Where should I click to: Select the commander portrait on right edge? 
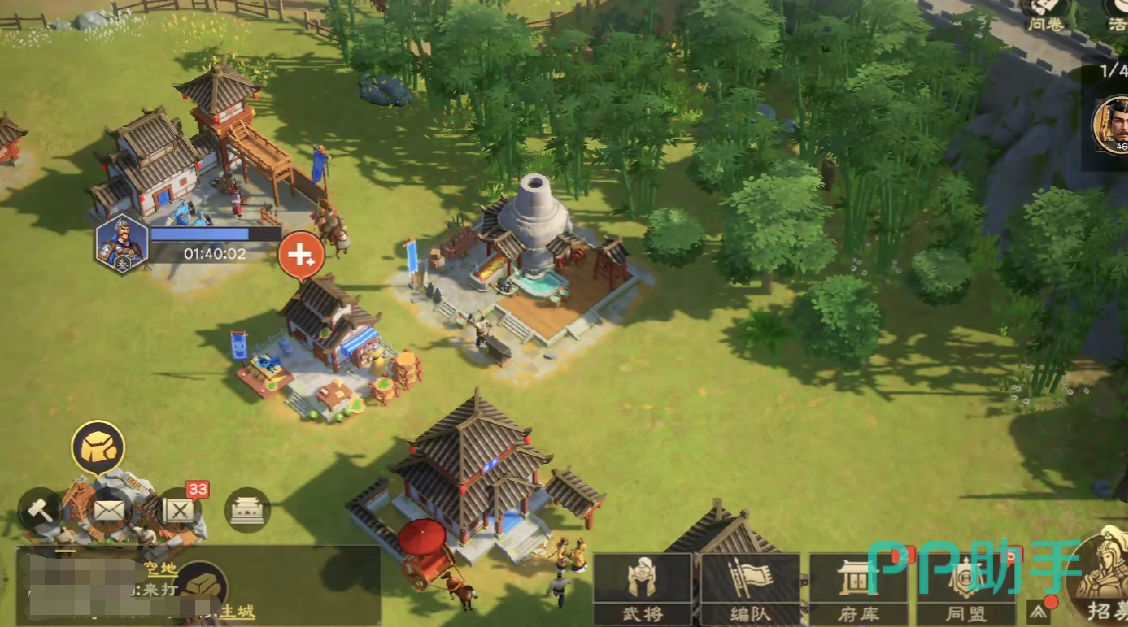[1111, 125]
